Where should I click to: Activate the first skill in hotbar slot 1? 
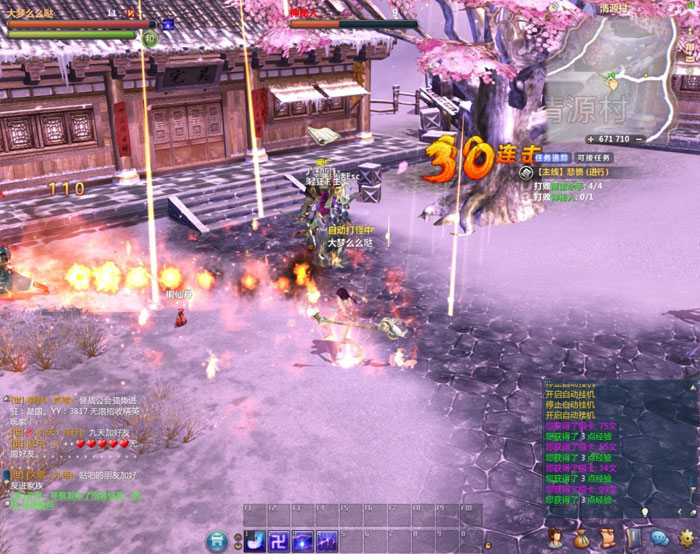pos(255,541)
